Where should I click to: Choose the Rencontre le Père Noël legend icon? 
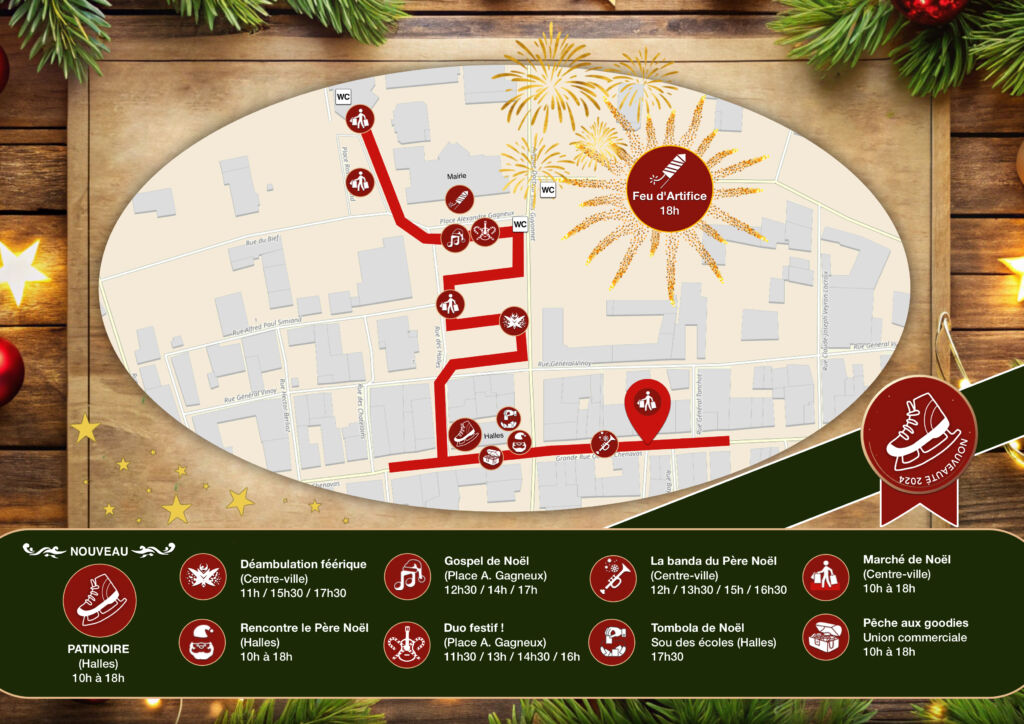[204, 641]
